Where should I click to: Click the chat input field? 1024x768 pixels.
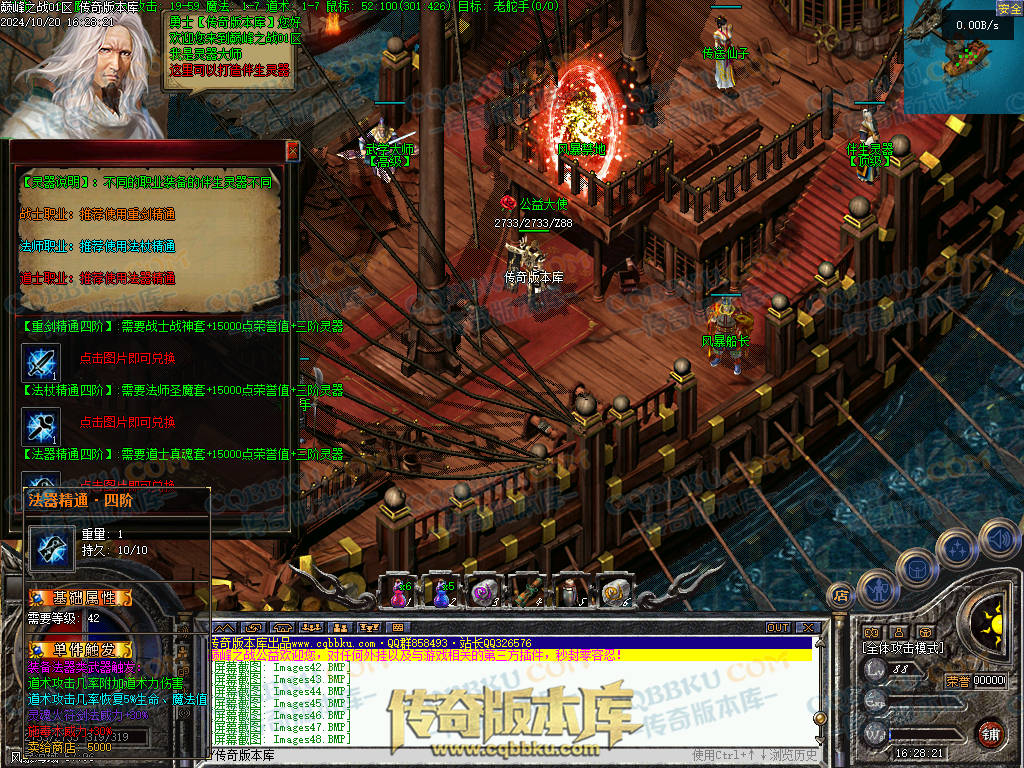tap(450, 754)
